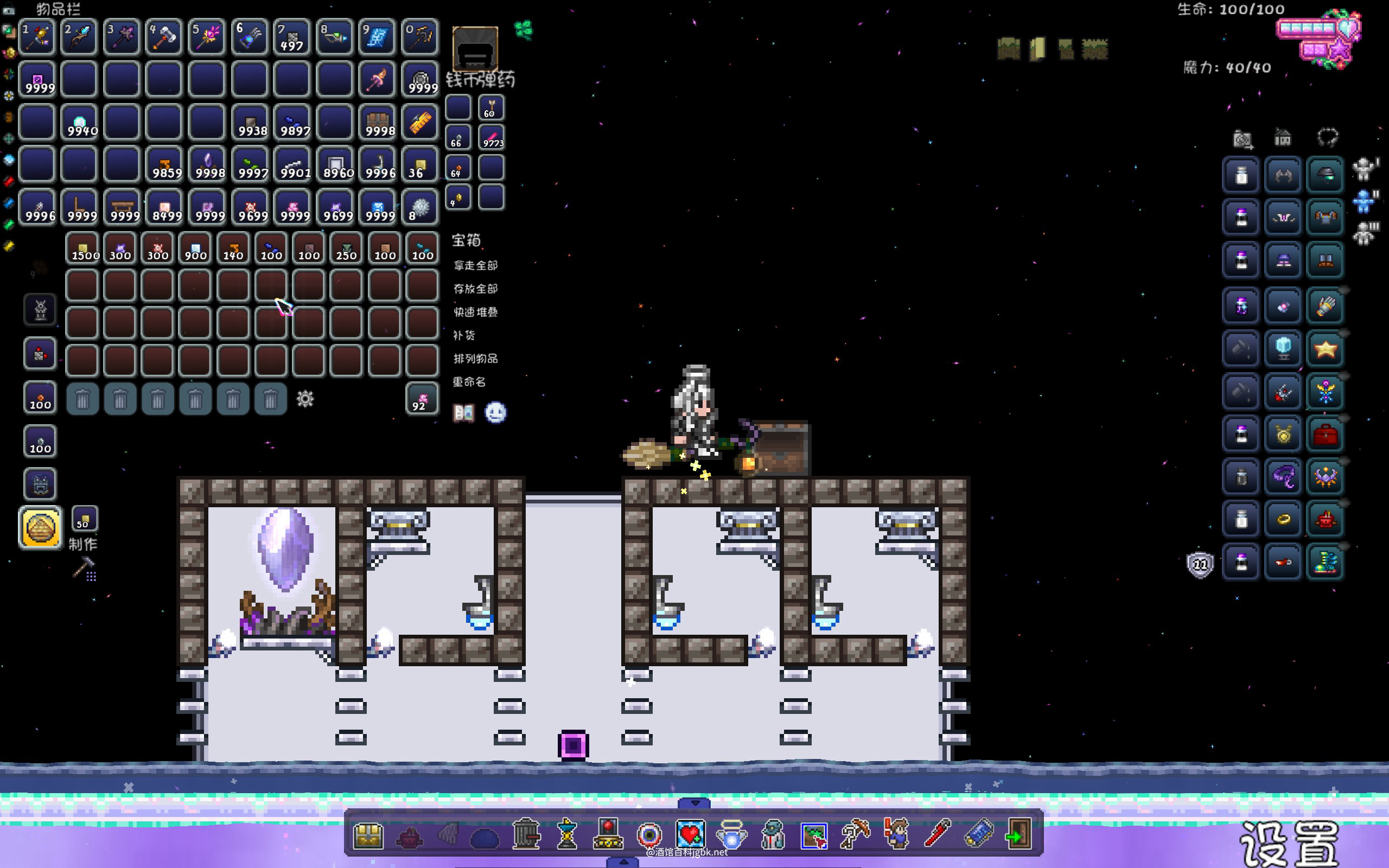Click the trash can toolbar icon

click(x=525, y=834)
